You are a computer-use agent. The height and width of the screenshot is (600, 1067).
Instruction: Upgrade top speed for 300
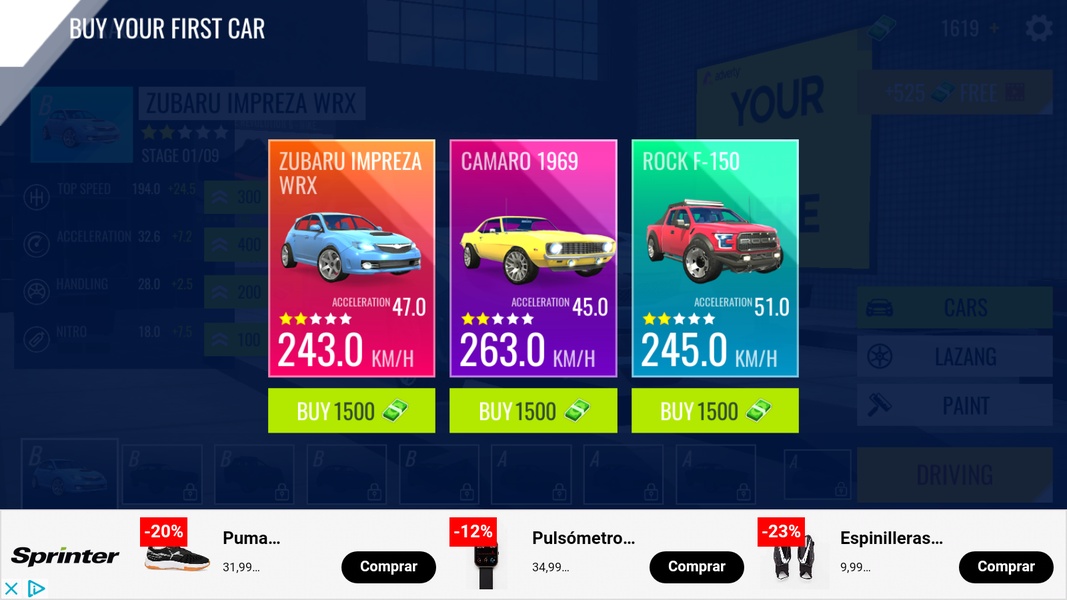click(x=234, y=197)
